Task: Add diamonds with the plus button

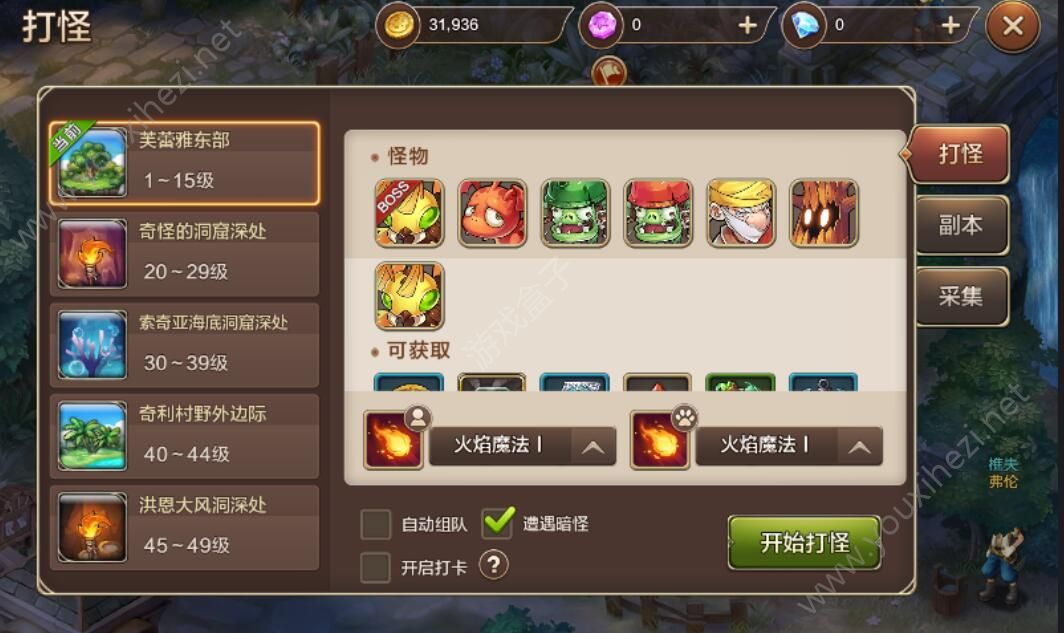Action: [x=950, y=25]
